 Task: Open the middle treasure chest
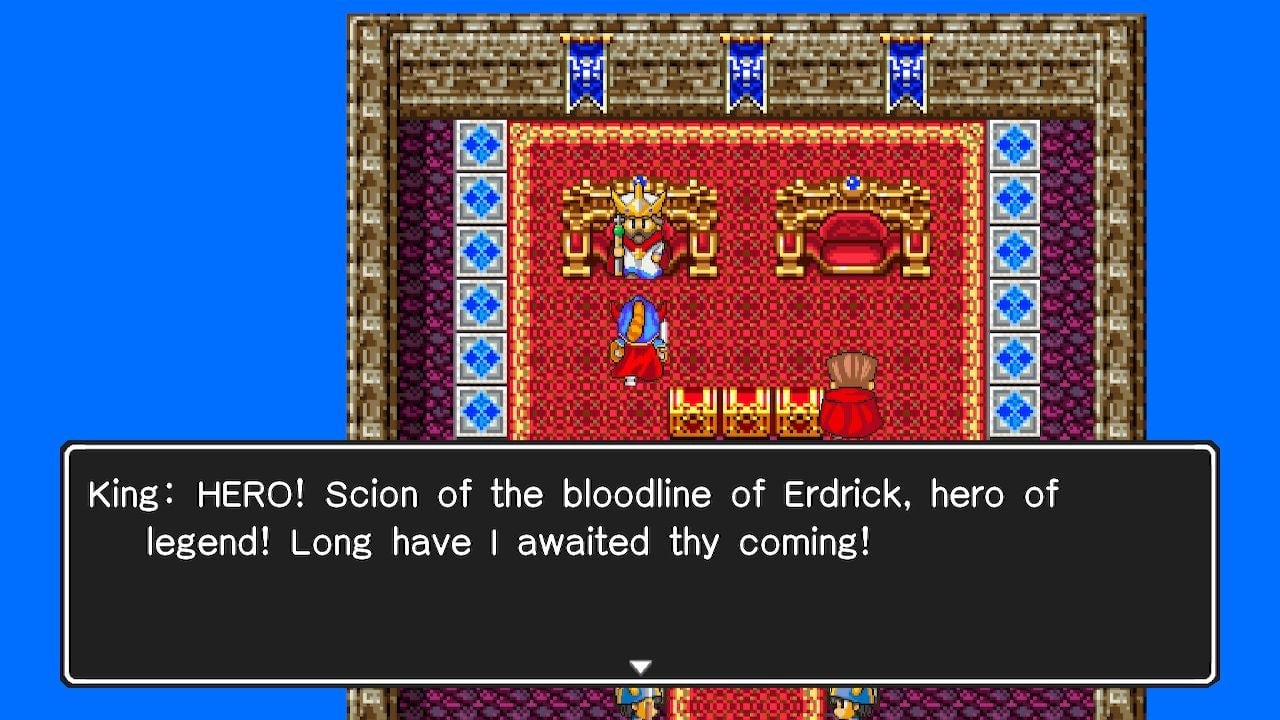743,410
